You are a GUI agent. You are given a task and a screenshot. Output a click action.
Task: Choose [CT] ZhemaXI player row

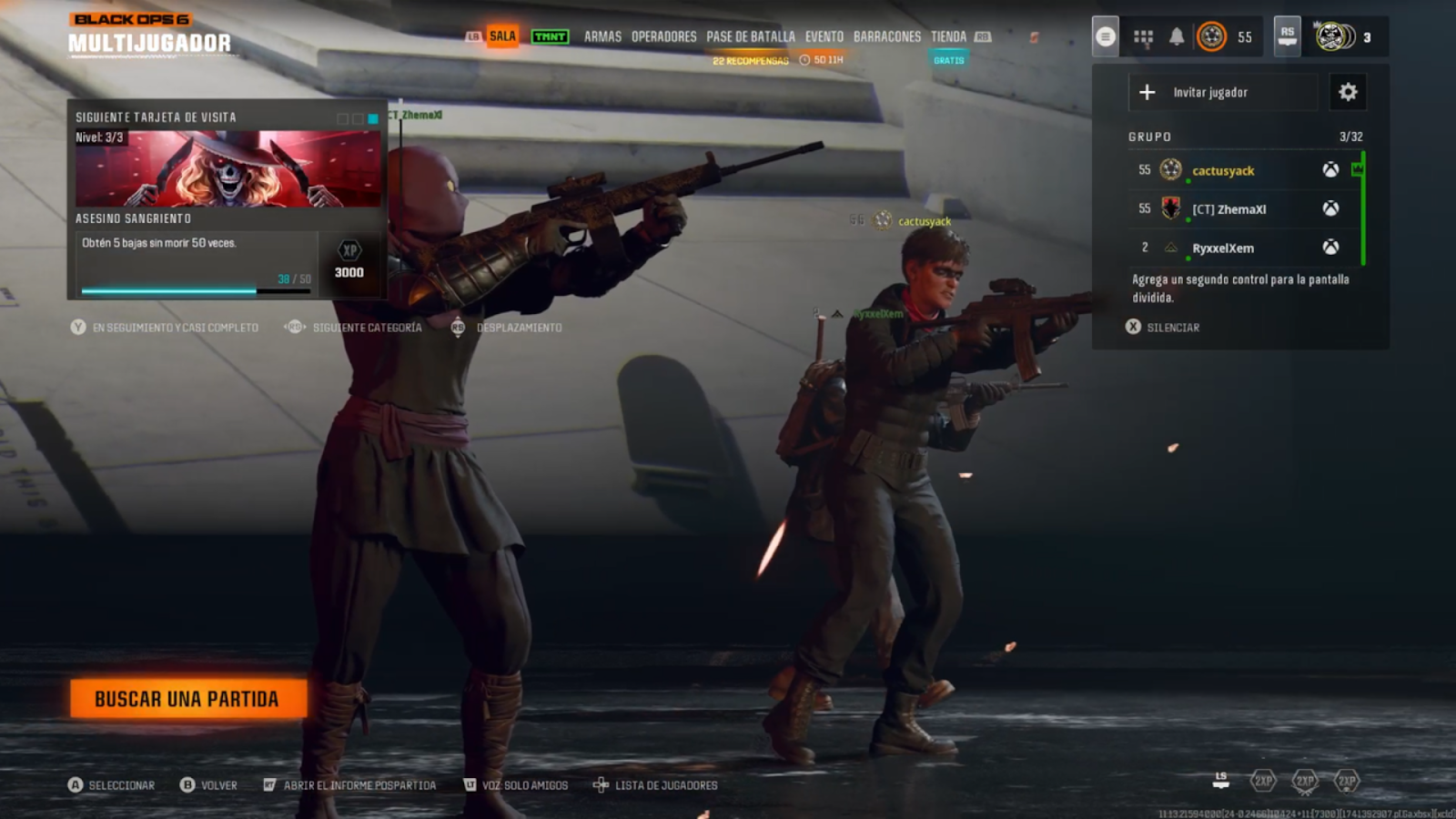(x=1228, y=209)
